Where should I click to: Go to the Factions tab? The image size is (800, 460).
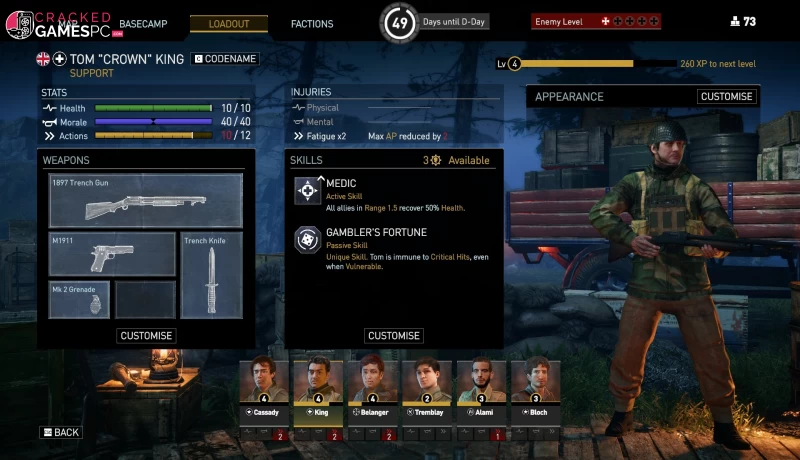(x=312, y=23)
